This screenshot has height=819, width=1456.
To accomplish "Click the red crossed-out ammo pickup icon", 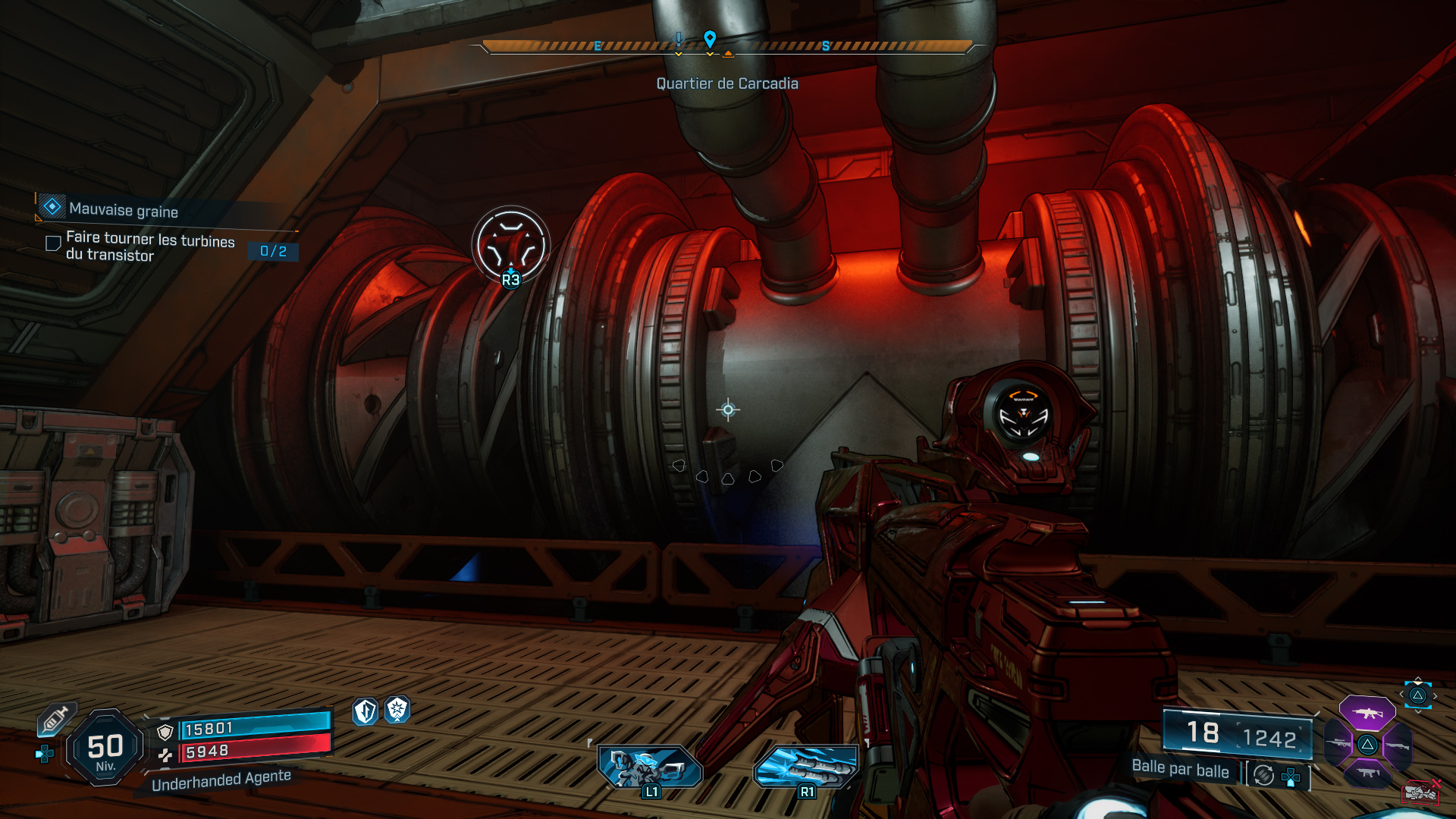I will pos(1420,793).
